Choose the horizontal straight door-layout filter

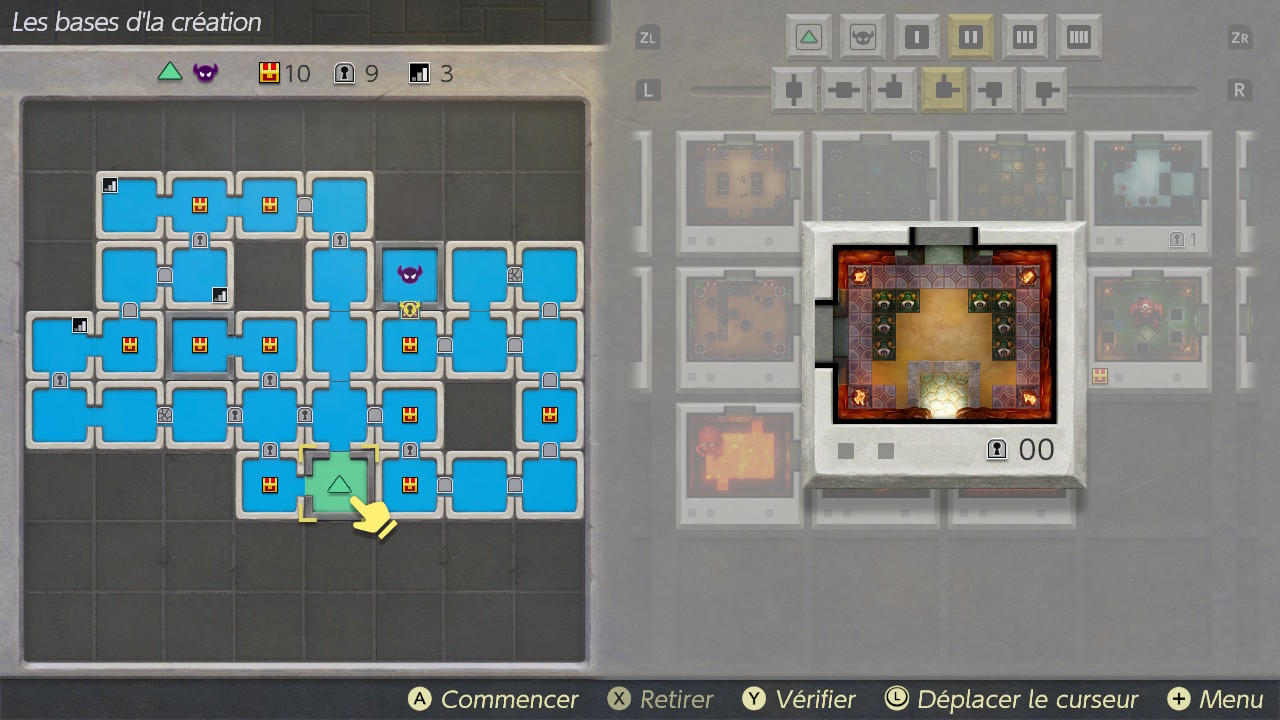tap(844, 90)
